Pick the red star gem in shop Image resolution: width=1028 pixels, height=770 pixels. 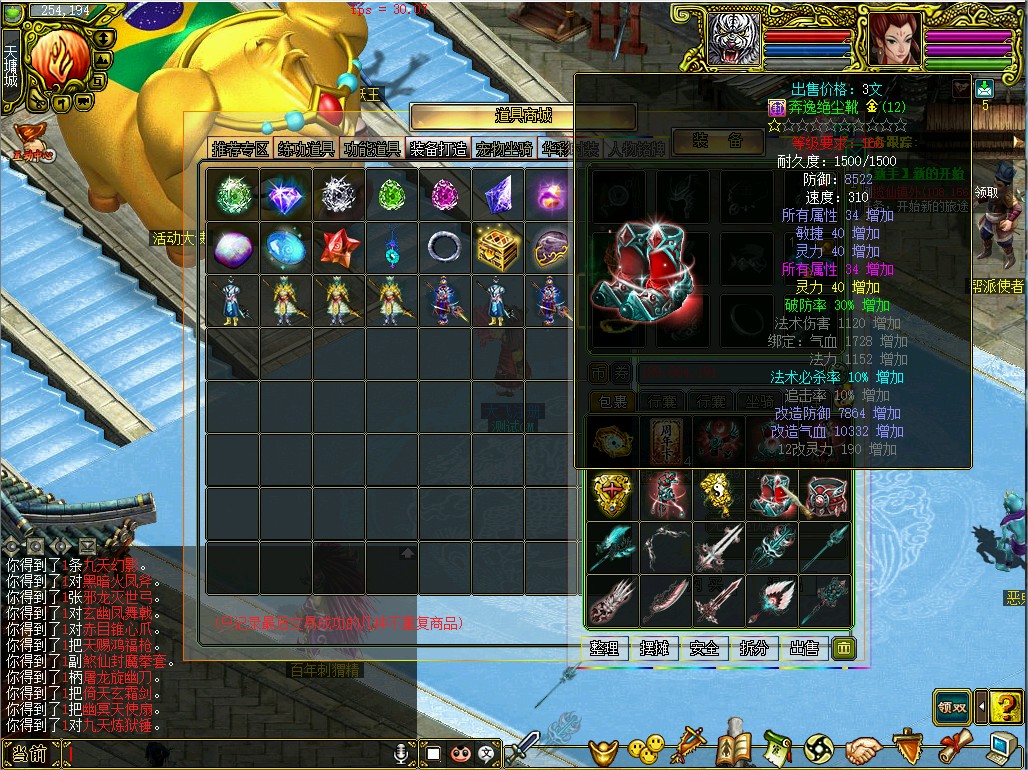(338, 247)
